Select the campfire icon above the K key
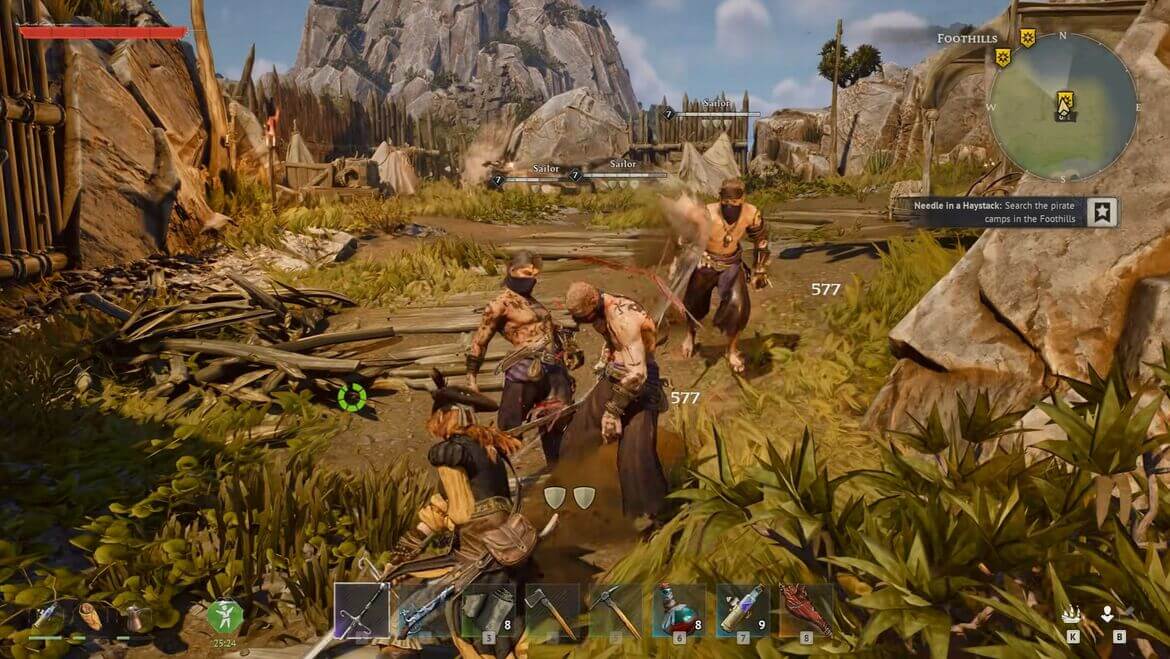 [1071, 615]
